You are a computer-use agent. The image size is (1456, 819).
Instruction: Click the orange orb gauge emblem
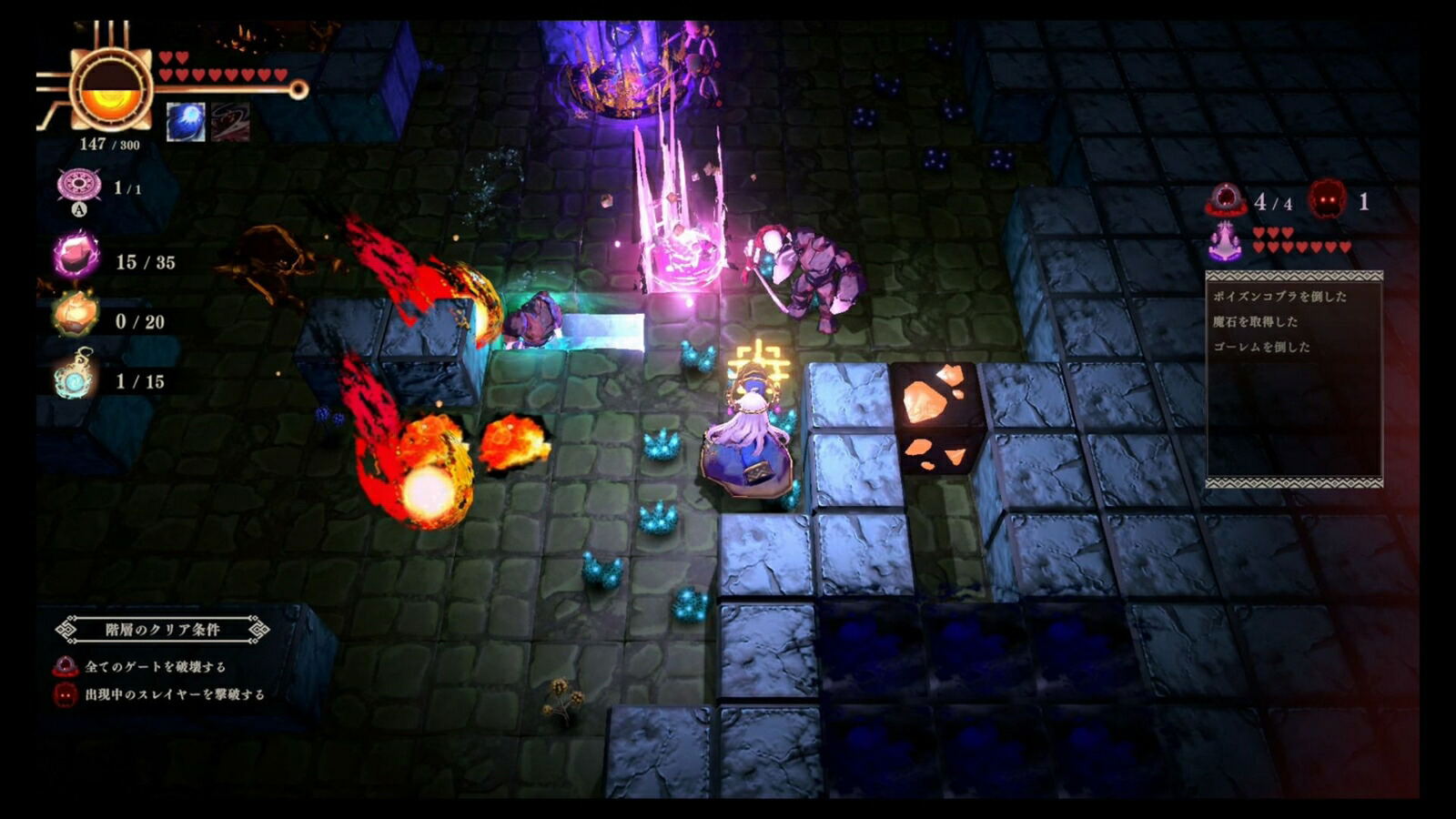pyautogui.click(x=111, y=89)
